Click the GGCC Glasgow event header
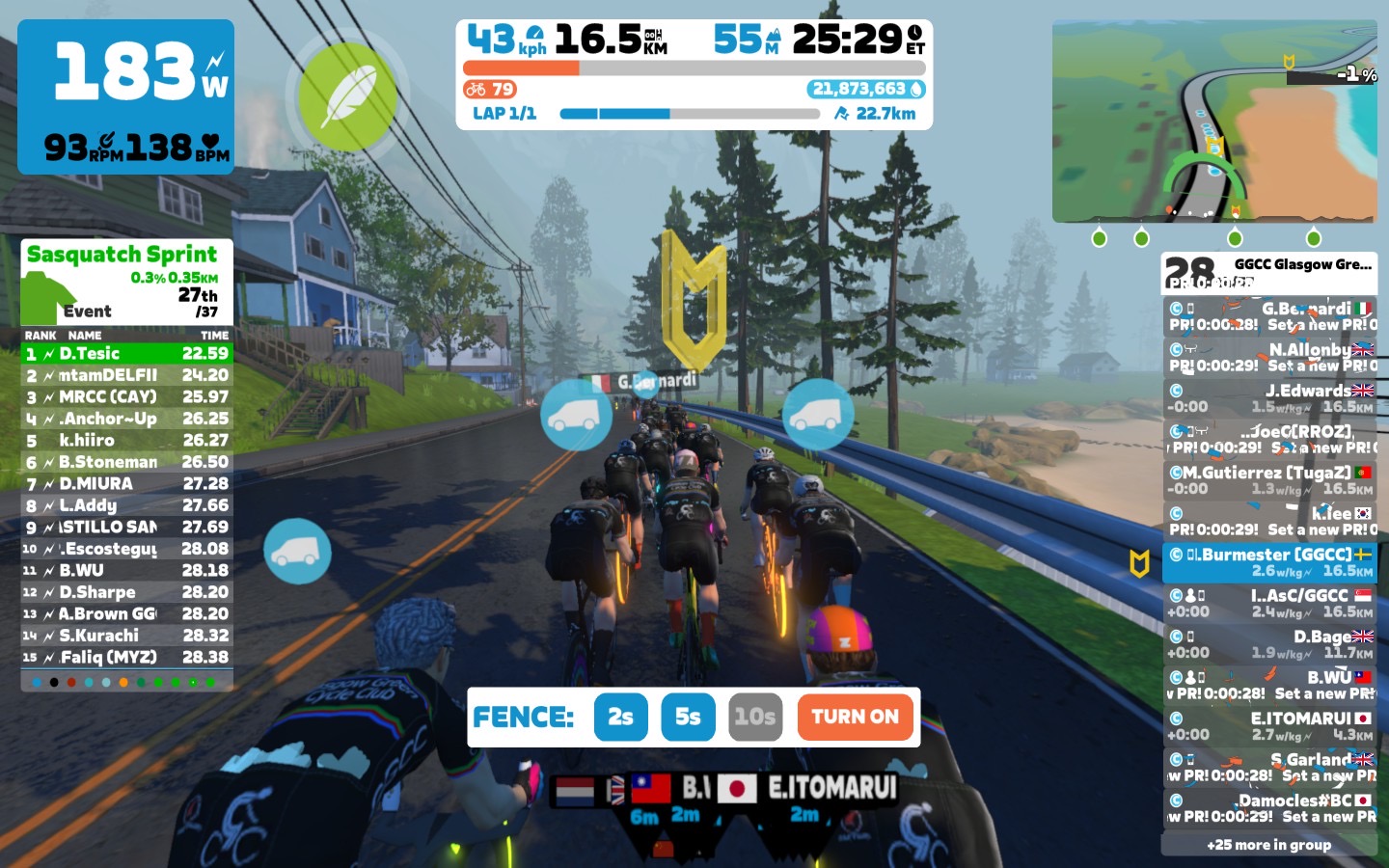 tap(1269, 272)
